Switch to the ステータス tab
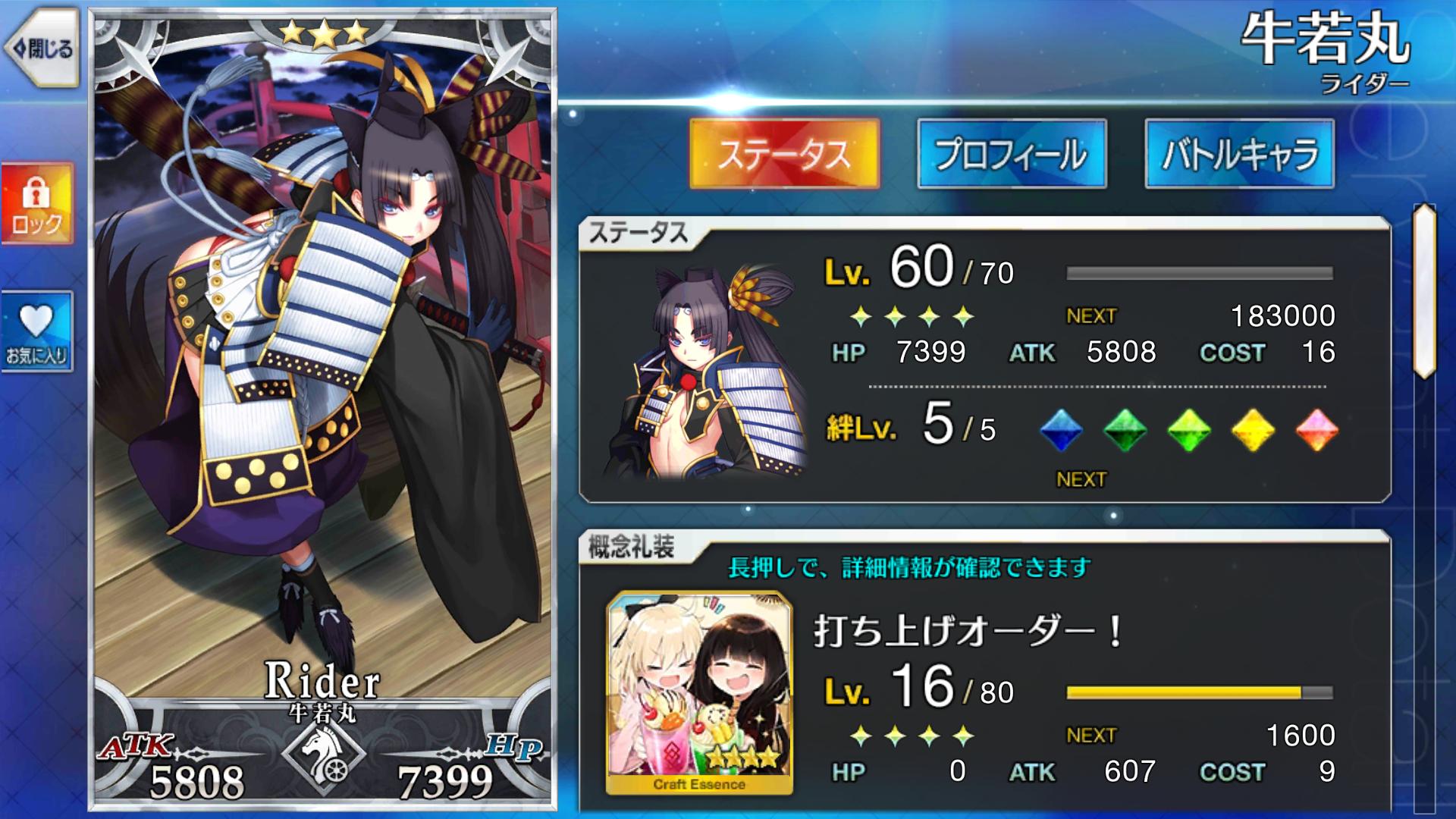The width and height of the screenshot is (1456, 819). click(x=784, y=154)
